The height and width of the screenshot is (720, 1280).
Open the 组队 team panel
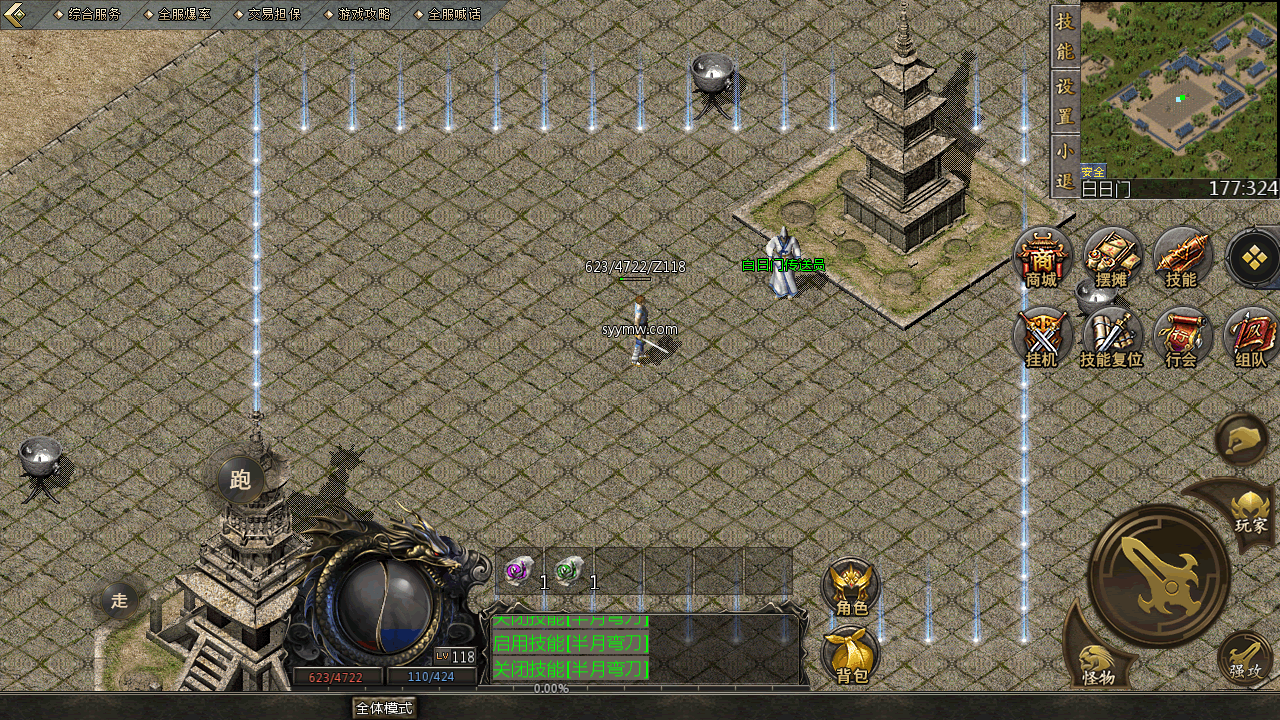(x=1250, y=338)
